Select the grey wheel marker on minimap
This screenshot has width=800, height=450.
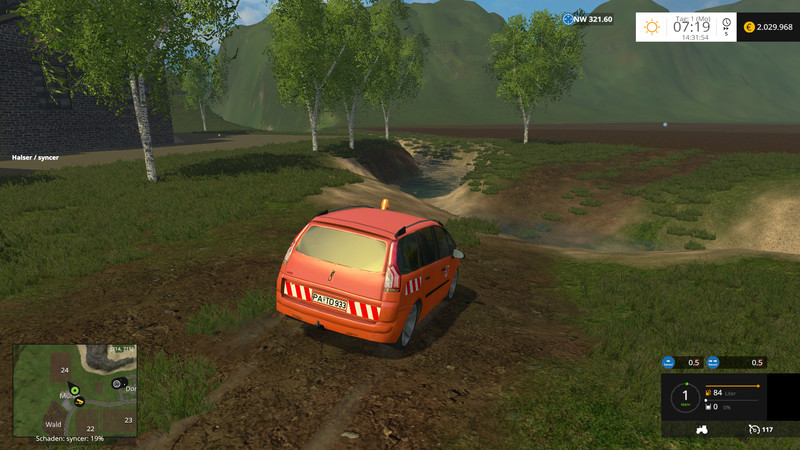pyautogui.click(x=117, y=384)
